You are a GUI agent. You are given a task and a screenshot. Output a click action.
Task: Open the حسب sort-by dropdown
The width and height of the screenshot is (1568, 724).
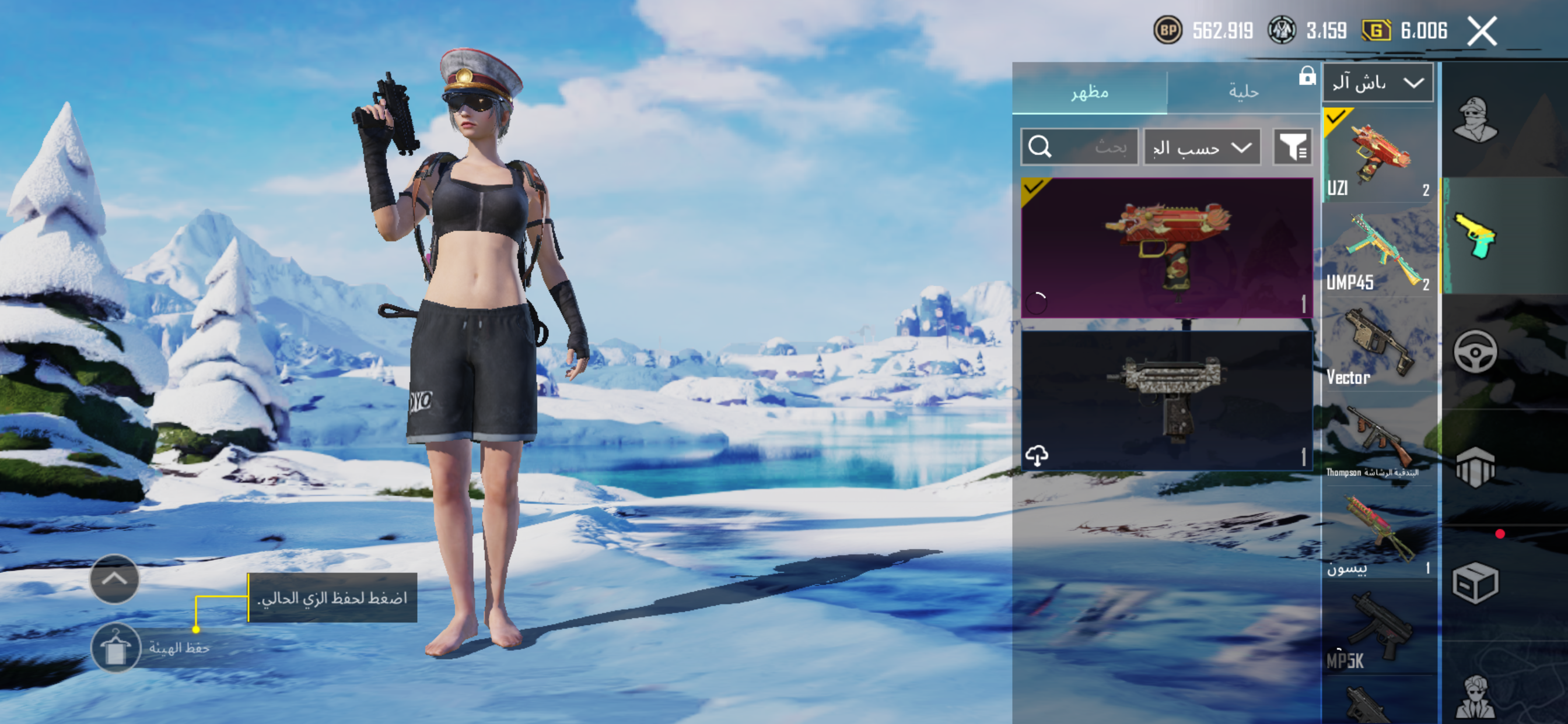(1202, 147)
